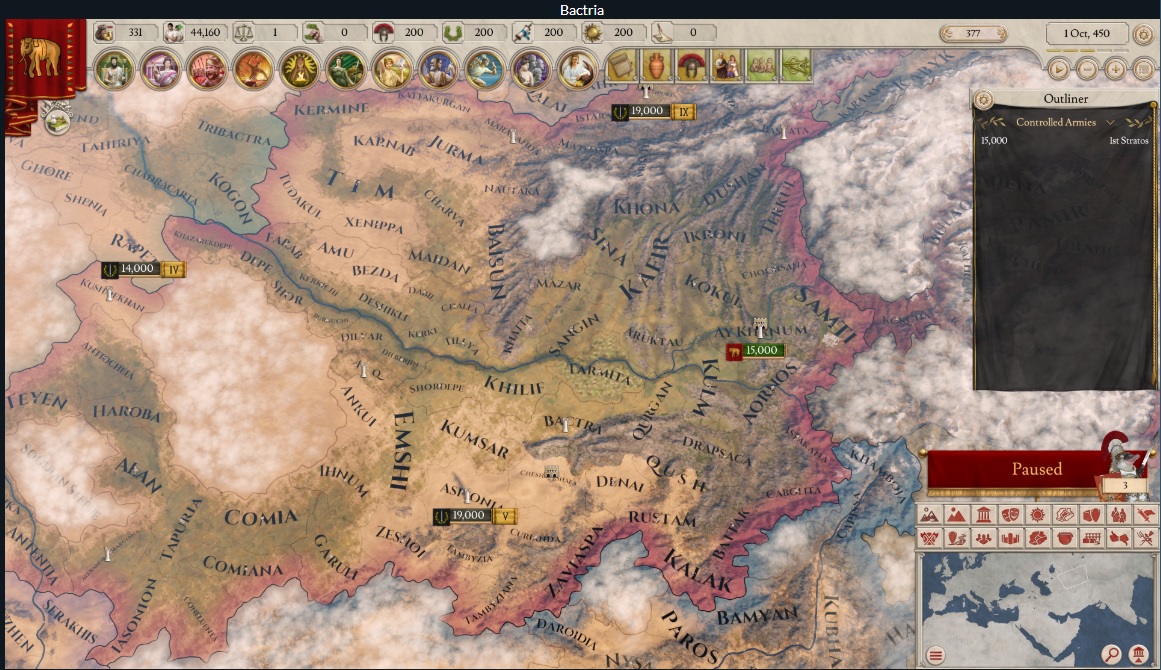Resume the game with the play button
The height and width of the screenshot is (670, 1161).
1058,69
